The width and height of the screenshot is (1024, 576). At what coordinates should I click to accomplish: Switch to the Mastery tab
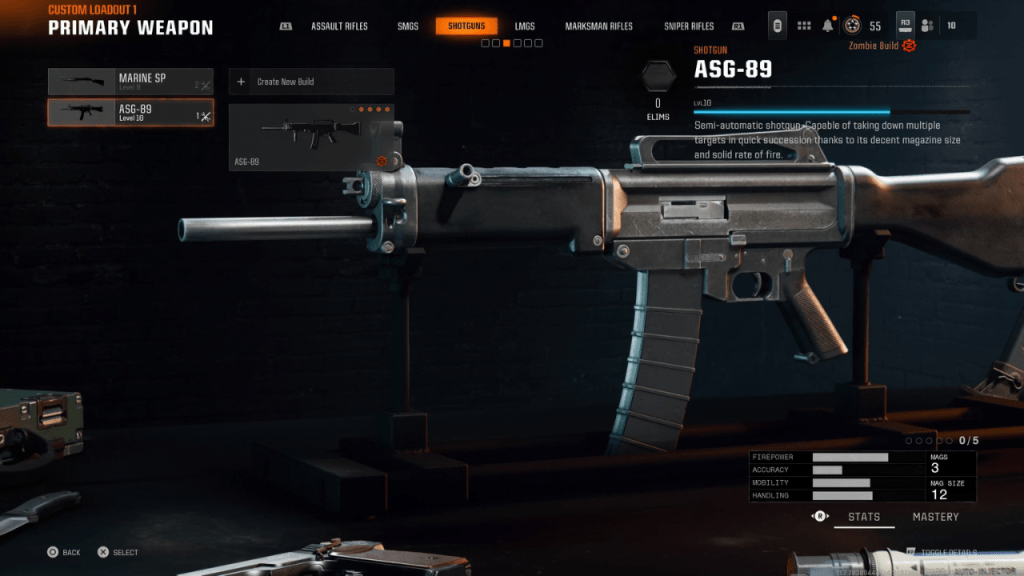tap(935, 517)
